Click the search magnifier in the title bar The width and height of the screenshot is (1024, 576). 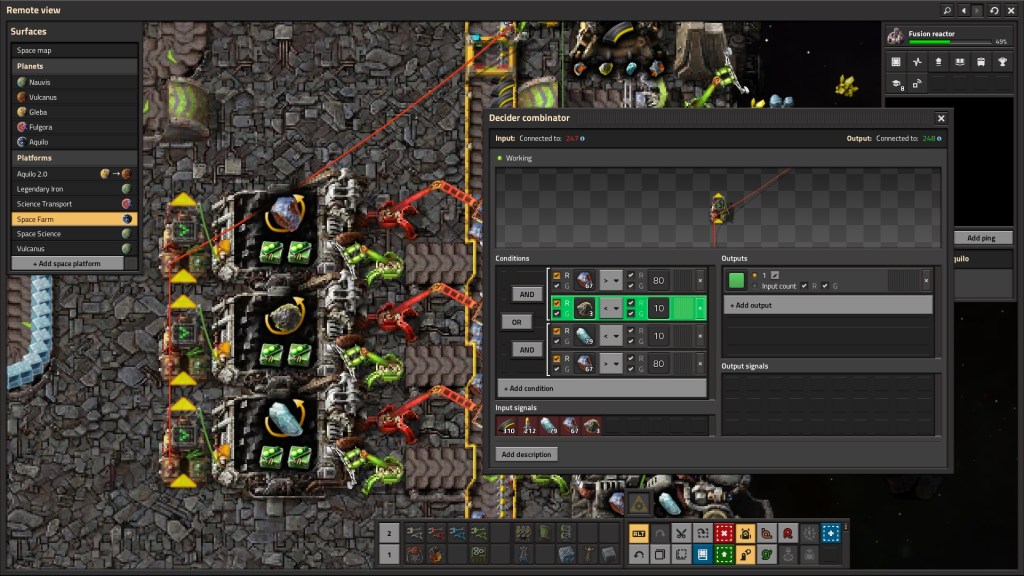pyautogui.click(x=947, y=10)
